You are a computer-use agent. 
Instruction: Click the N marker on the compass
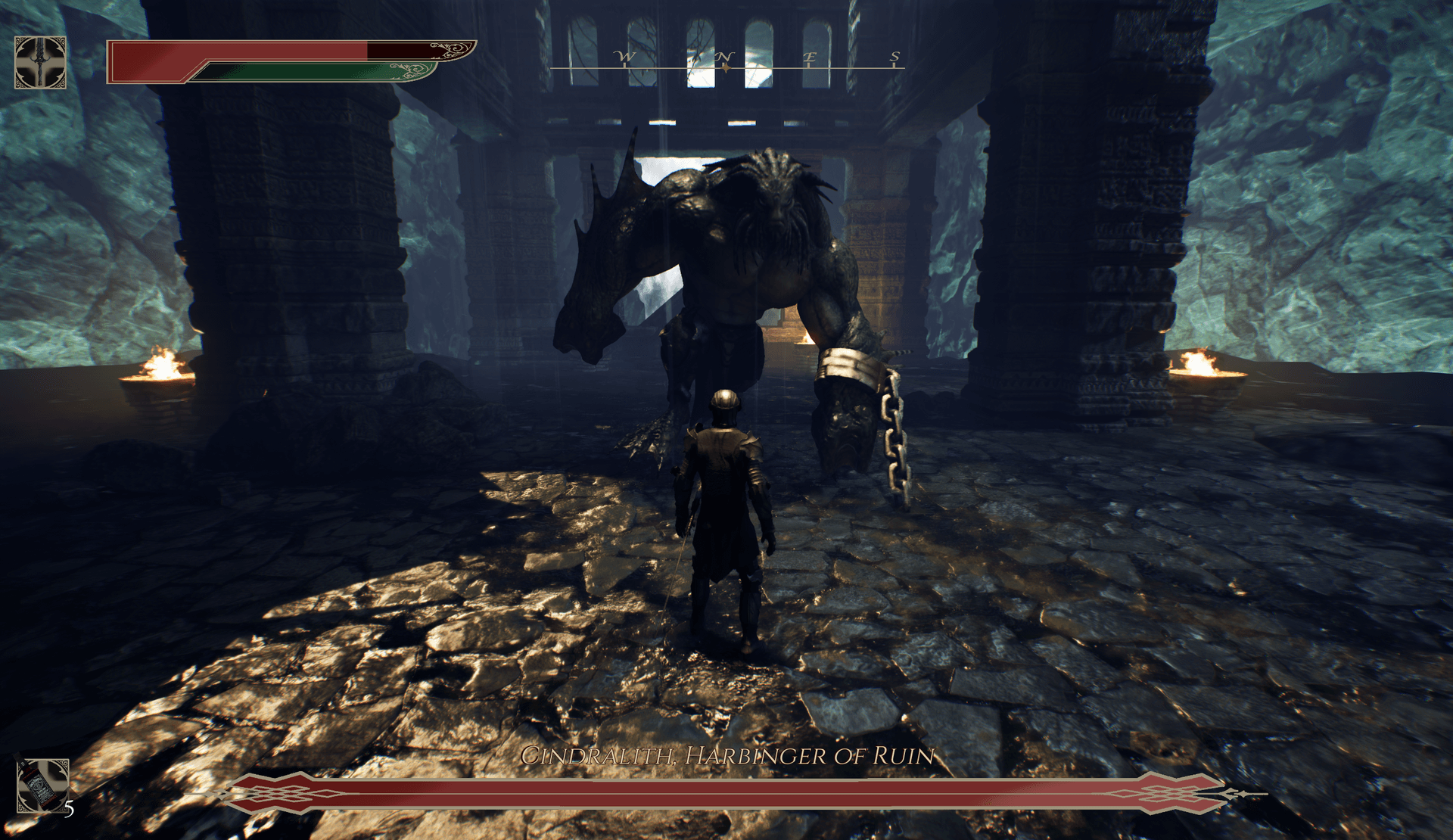point(726,56)
